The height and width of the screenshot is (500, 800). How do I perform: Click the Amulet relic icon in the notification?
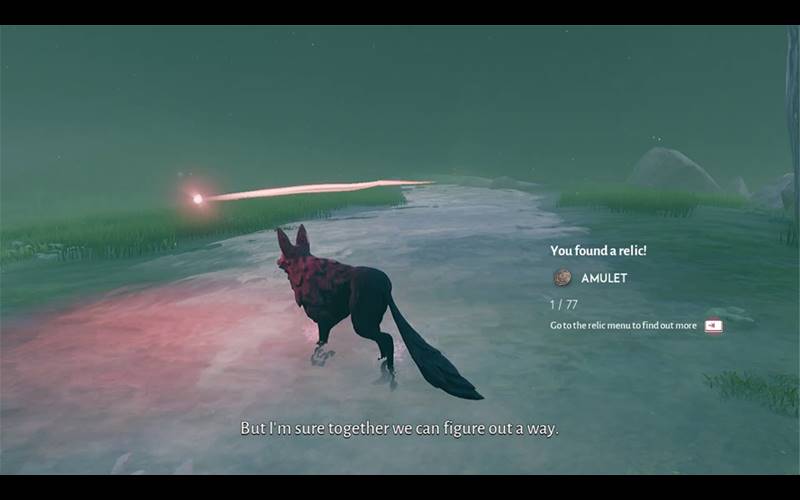coord(562,278)
